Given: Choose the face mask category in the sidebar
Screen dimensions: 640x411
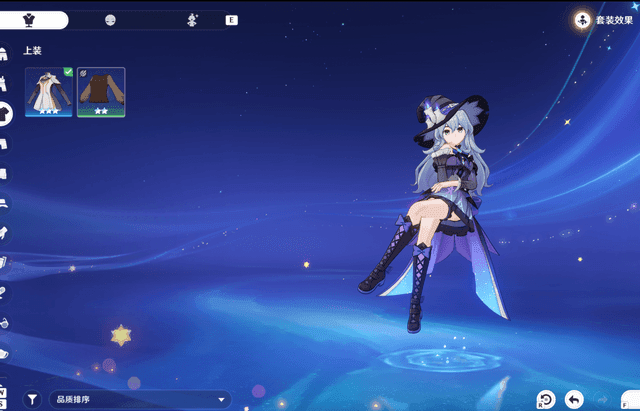Looking at the screenshot, I should pos(4,353).
